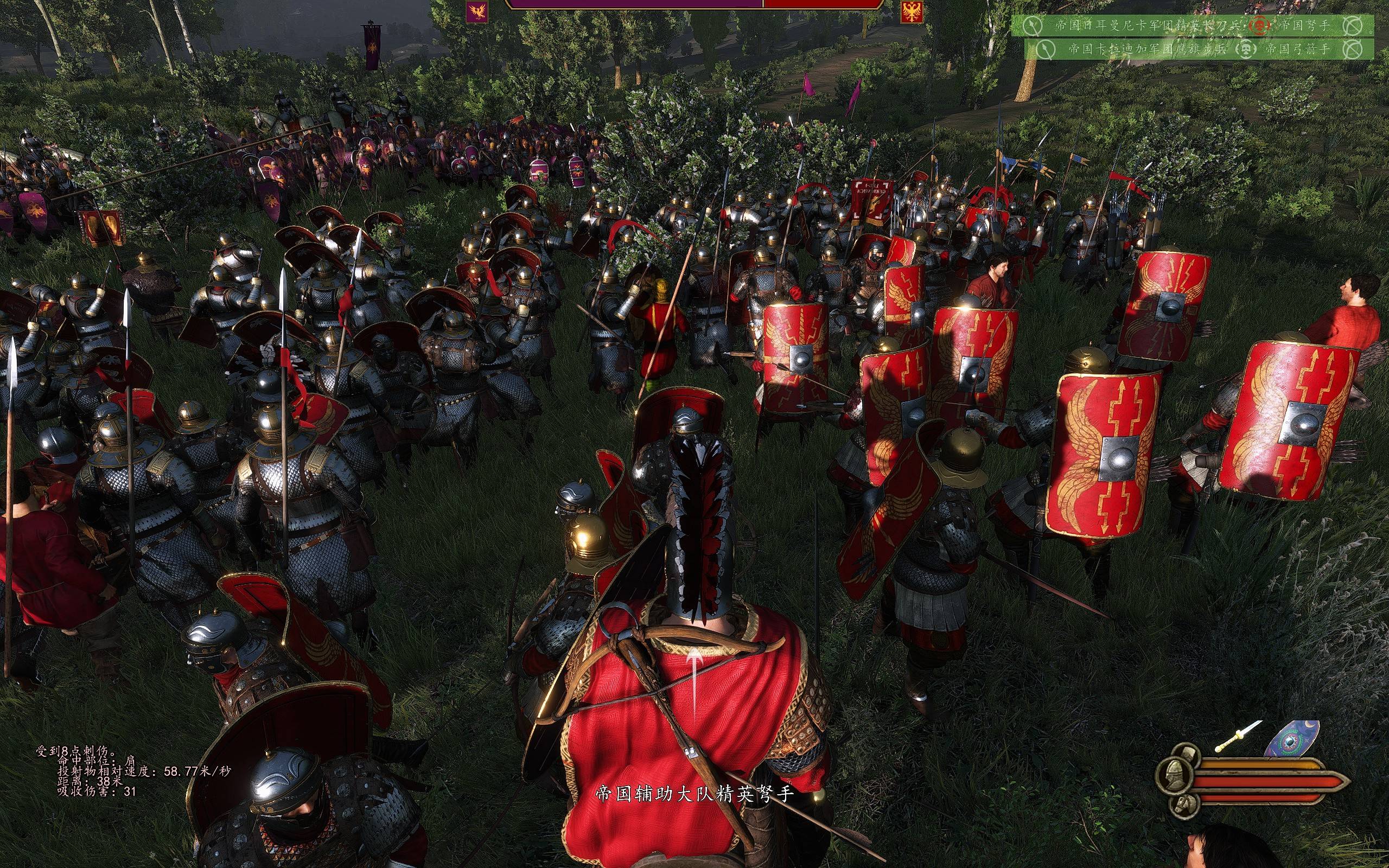Click the horse head mount icon
The height and width of the screenshot is (868, 1389).
point(1183,807)
